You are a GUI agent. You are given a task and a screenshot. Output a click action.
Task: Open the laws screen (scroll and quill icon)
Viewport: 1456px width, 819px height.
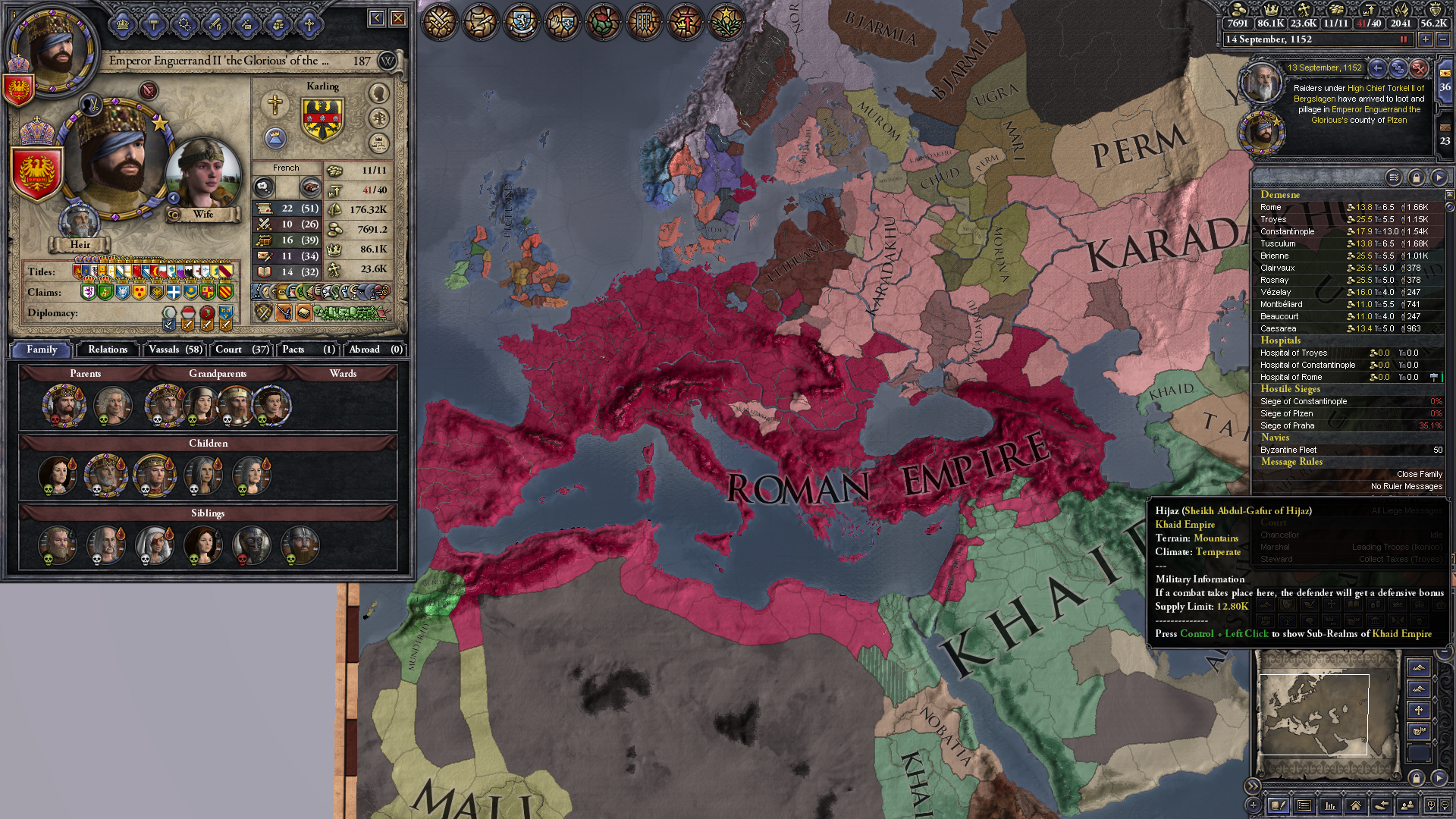tap(479, 22)
